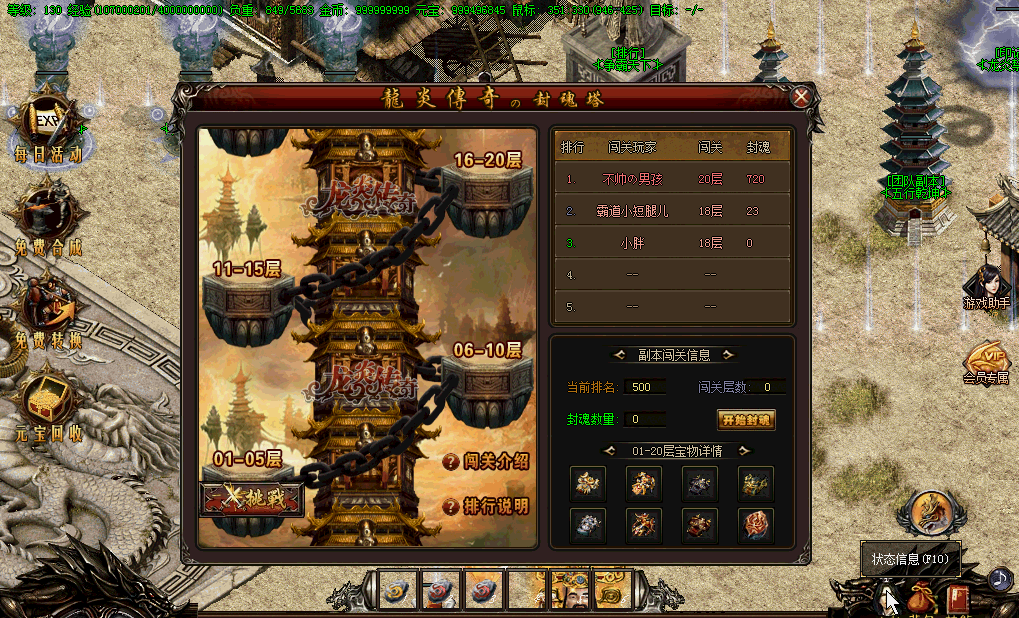
Task: Choose the 11-15层 tower platform
Action: 247,297
